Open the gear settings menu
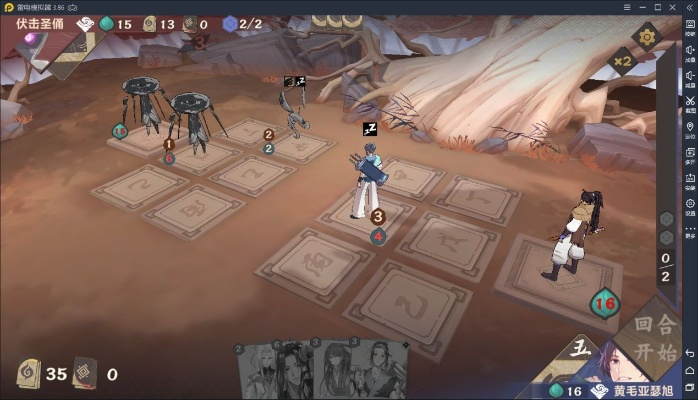This screenshot has height=400, width=698. point(646,38)
